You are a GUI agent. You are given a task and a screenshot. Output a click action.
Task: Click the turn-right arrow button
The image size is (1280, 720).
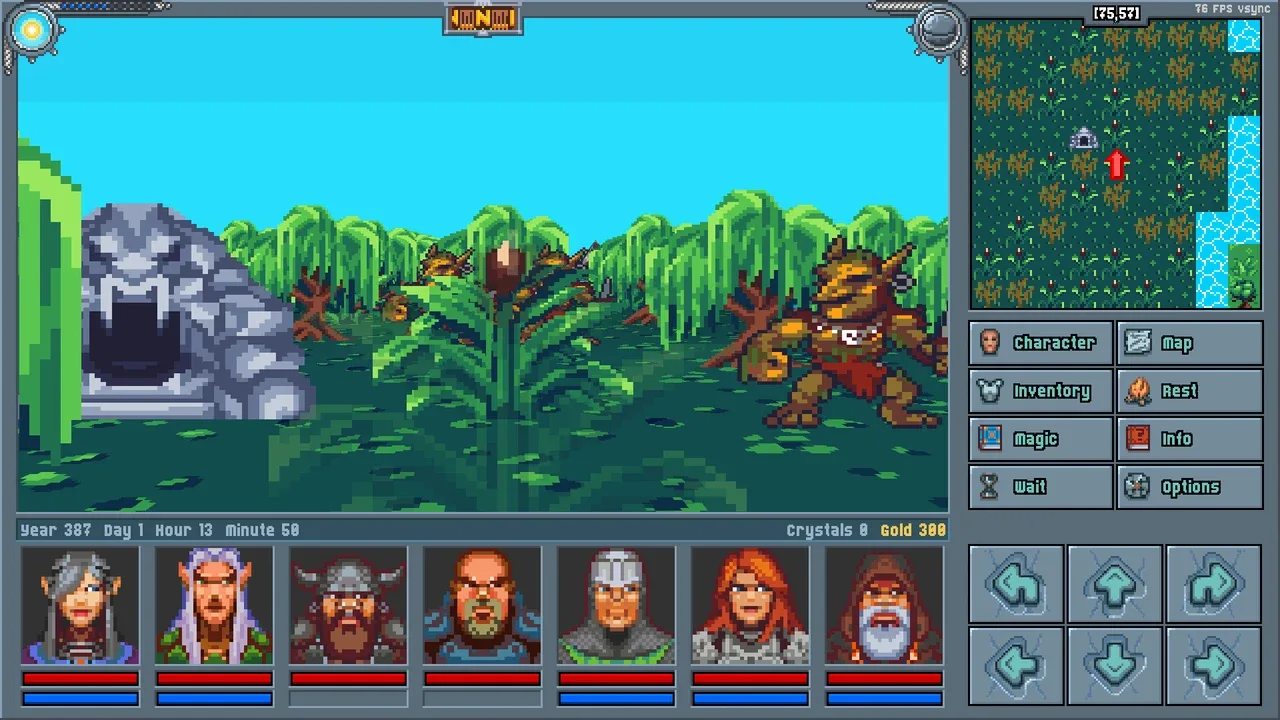pos(1213,584)
